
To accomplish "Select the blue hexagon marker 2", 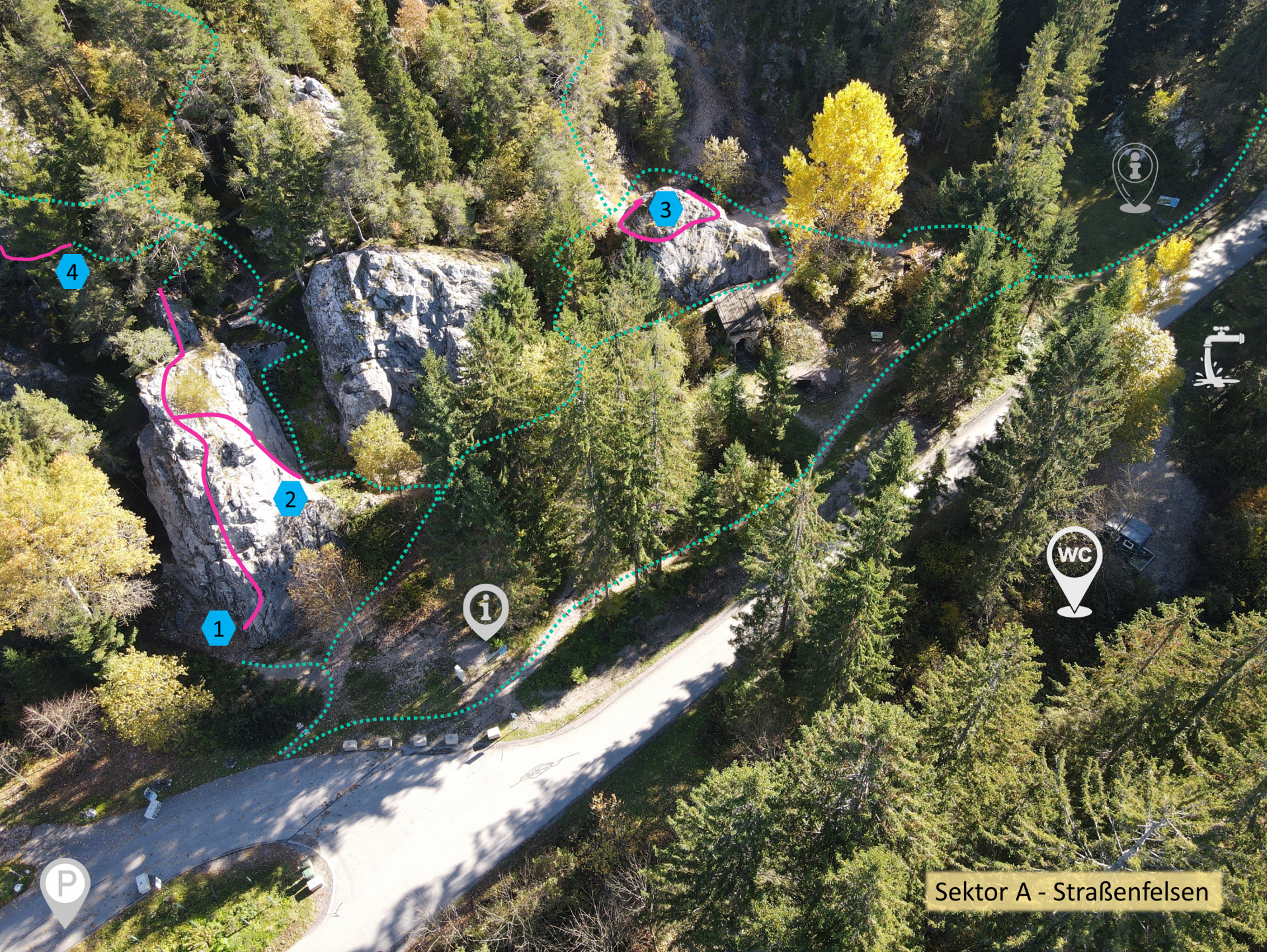I will click(x=290, y=498).
